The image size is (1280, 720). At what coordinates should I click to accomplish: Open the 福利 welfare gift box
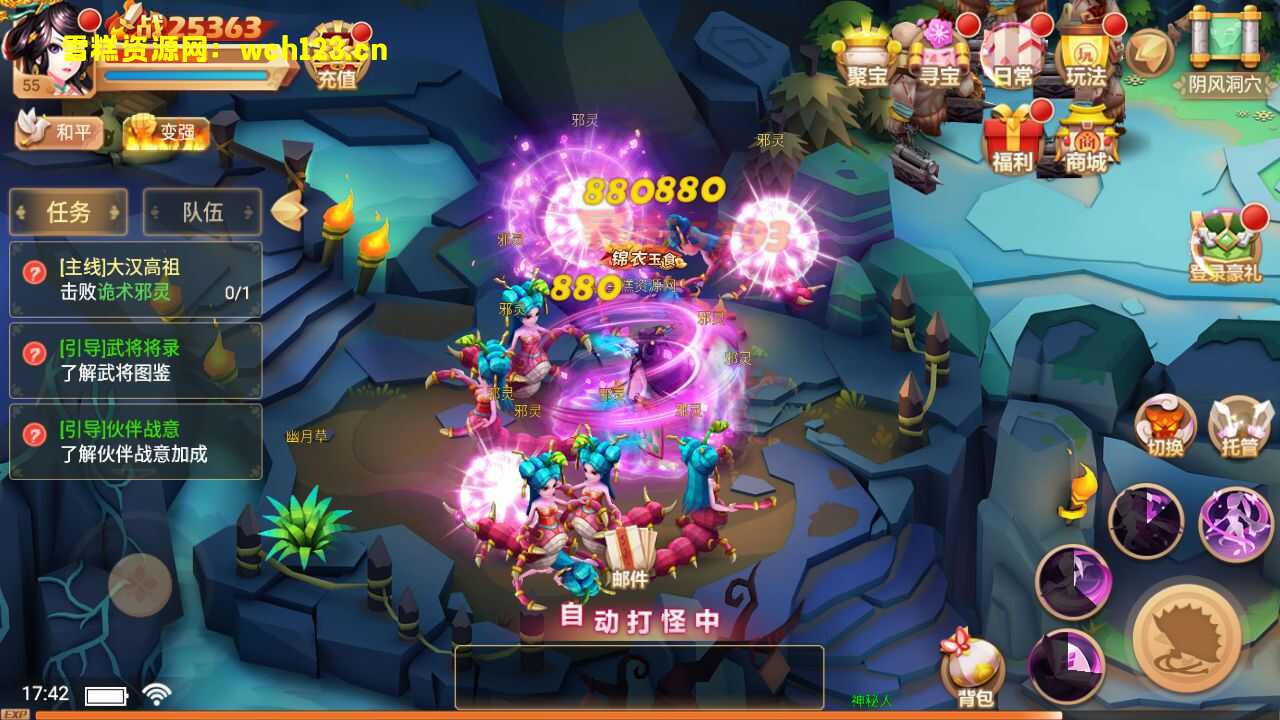(x=1012, y=140)
